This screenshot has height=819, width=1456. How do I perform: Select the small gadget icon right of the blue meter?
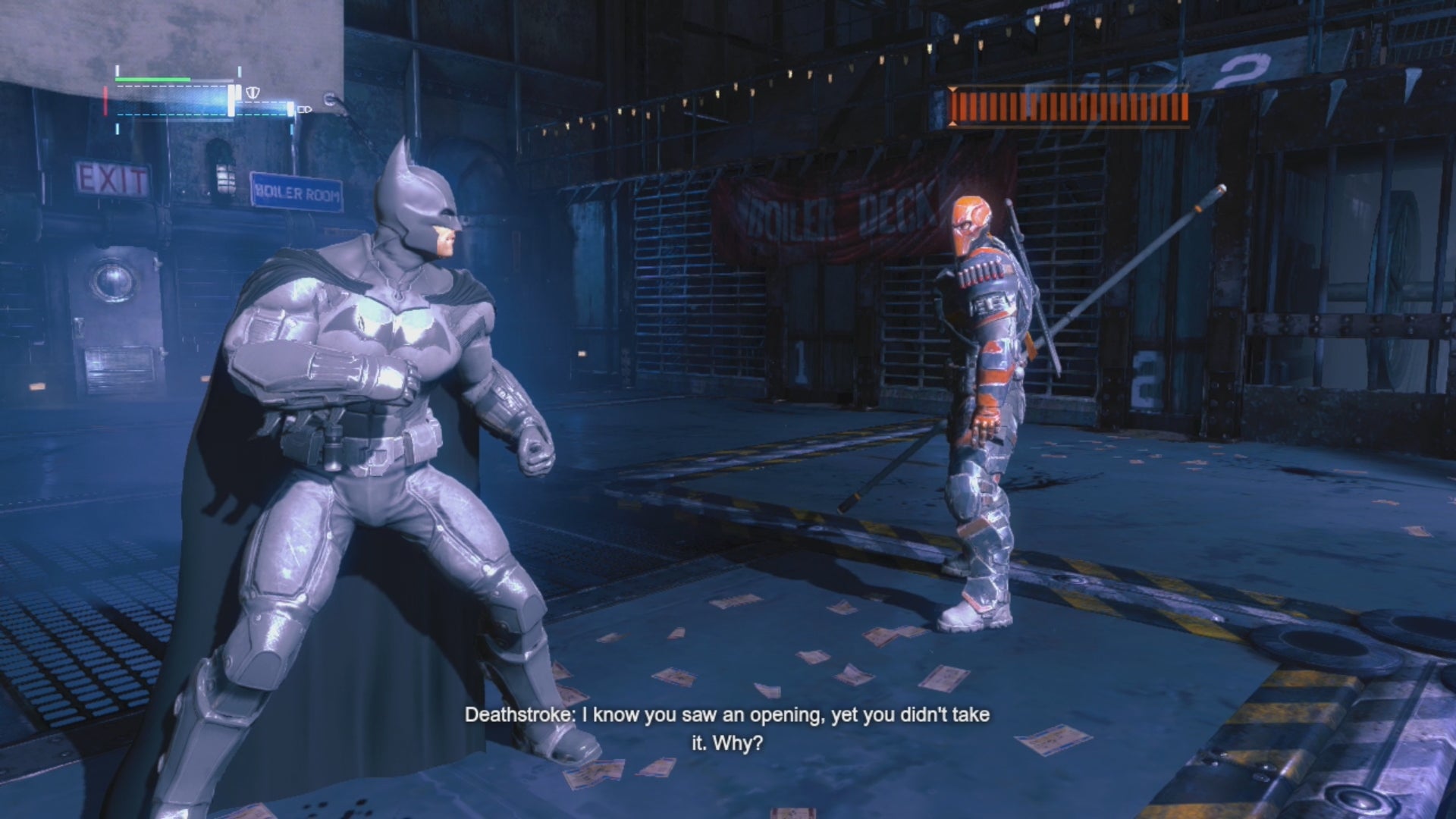pyautogui.click(x=306, y=110)
